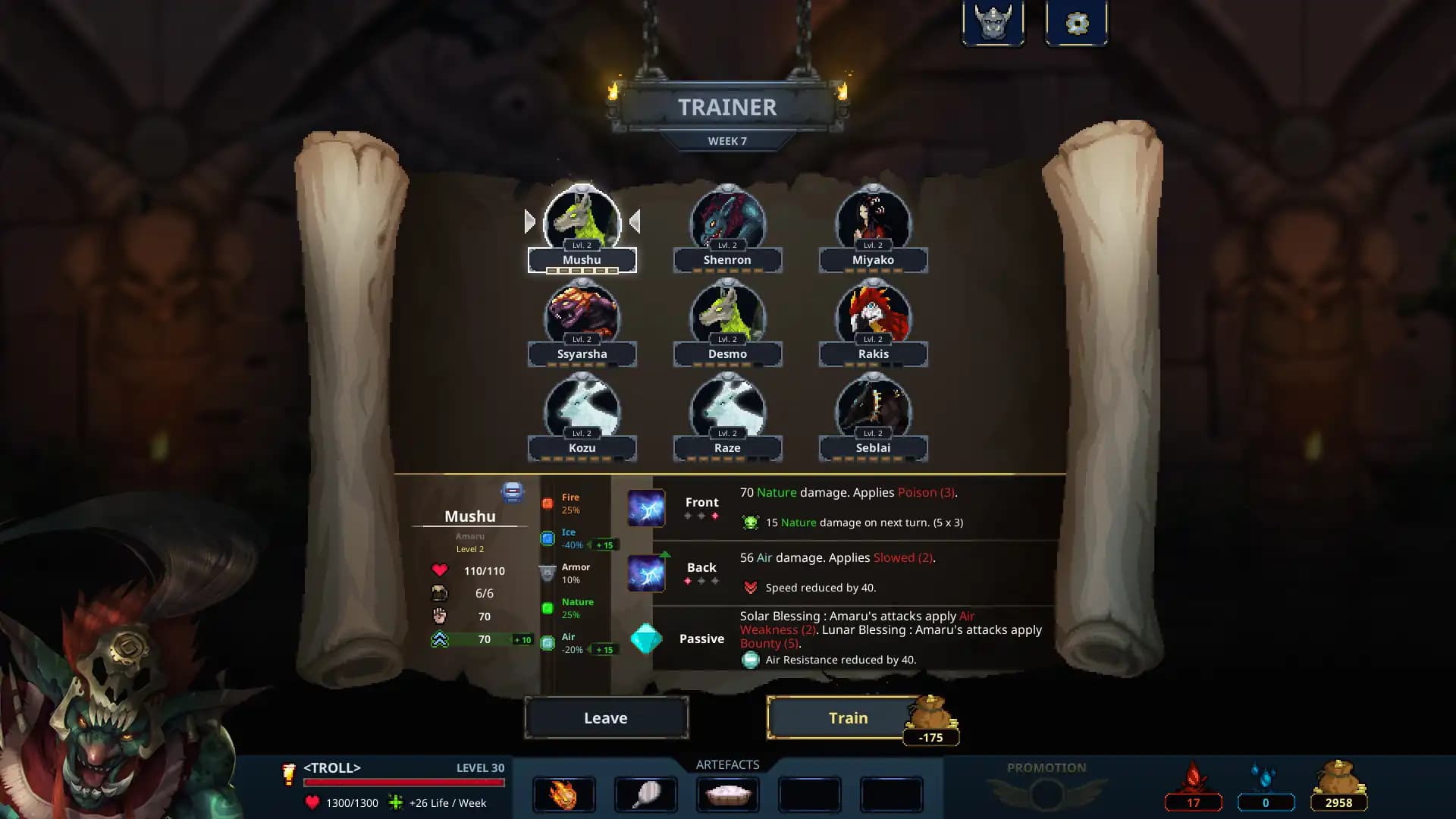Select the meat drumstick artefact slot
This screenshot has height=819, width=1456.
(645, 795)
